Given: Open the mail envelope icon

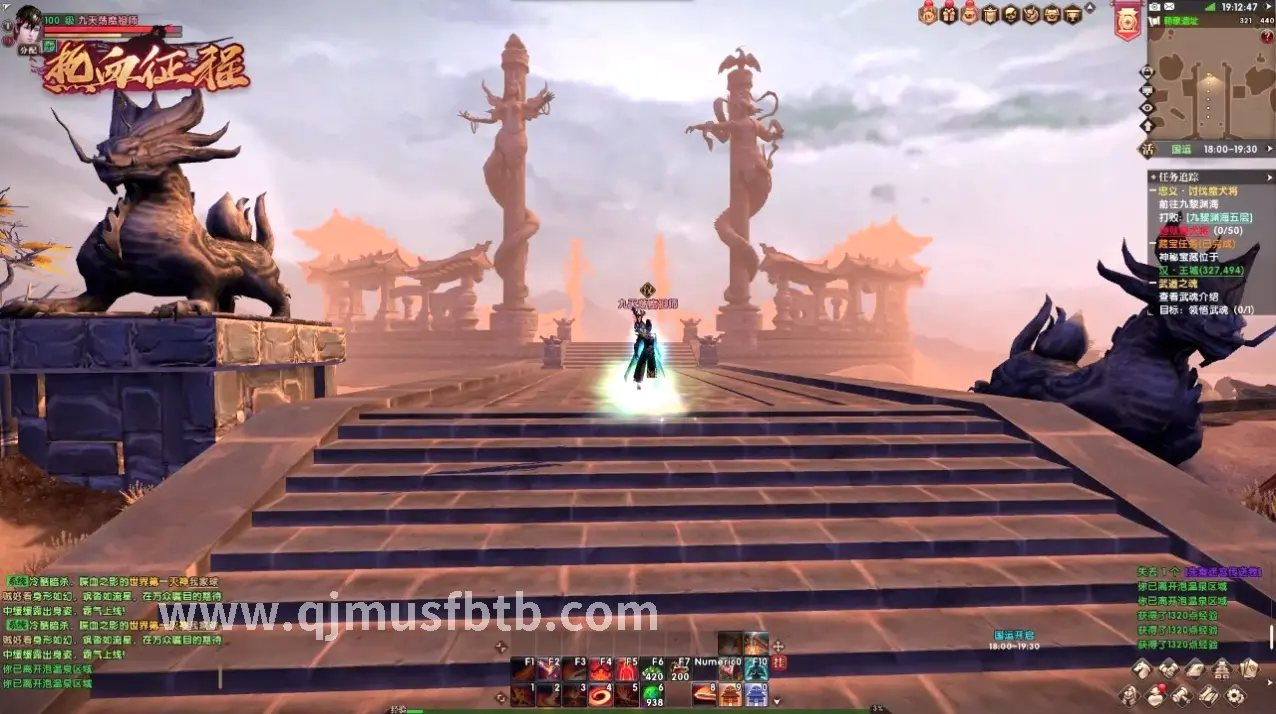Looking at the screenshot, I should pyautogui.click(x=1170, y=7).
